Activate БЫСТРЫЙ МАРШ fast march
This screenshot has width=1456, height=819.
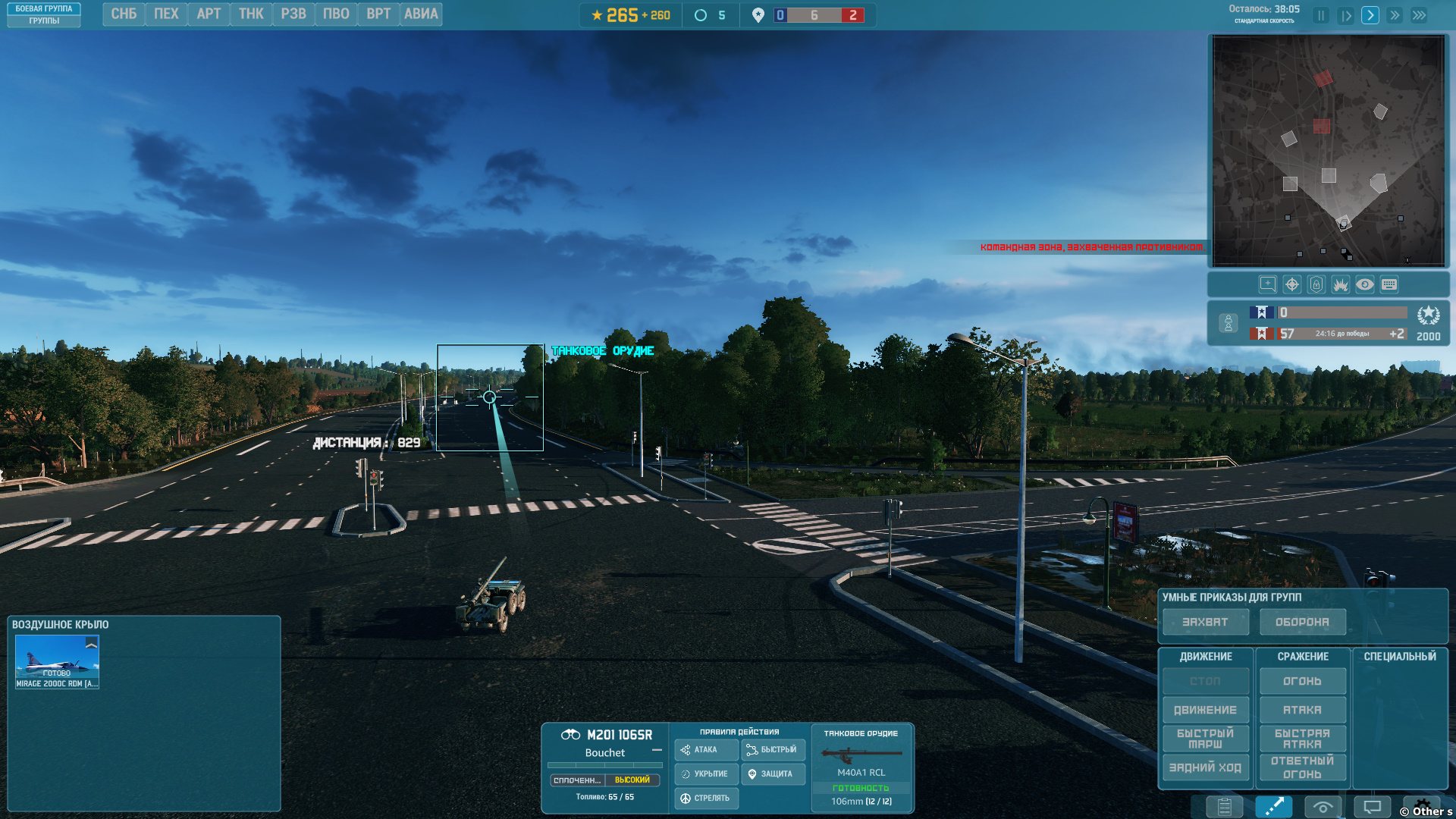[1205, 739]
